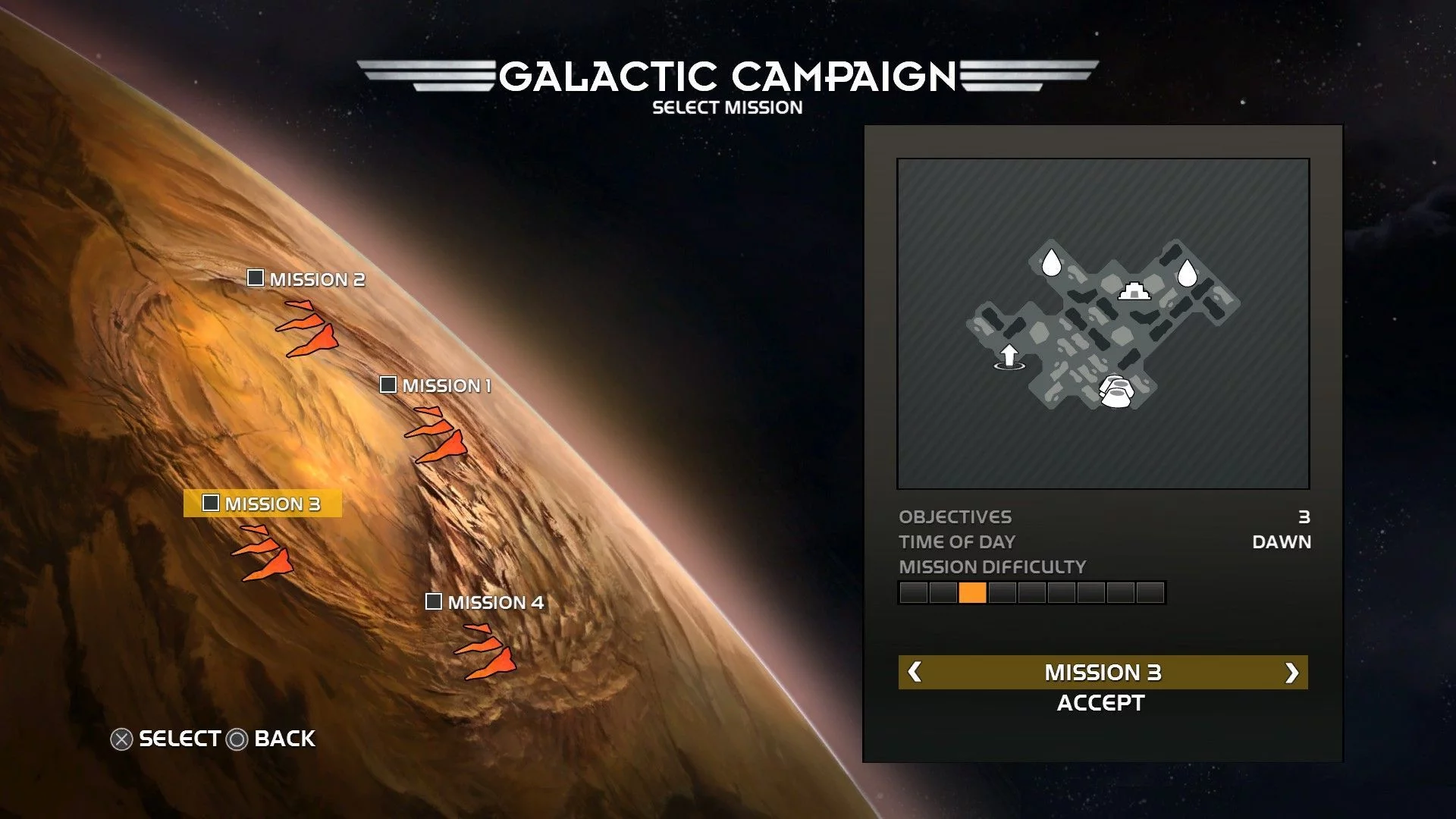Choose Mission 1 on the planet
Screen dimensions: 1456x819
(x=436, y=385)
